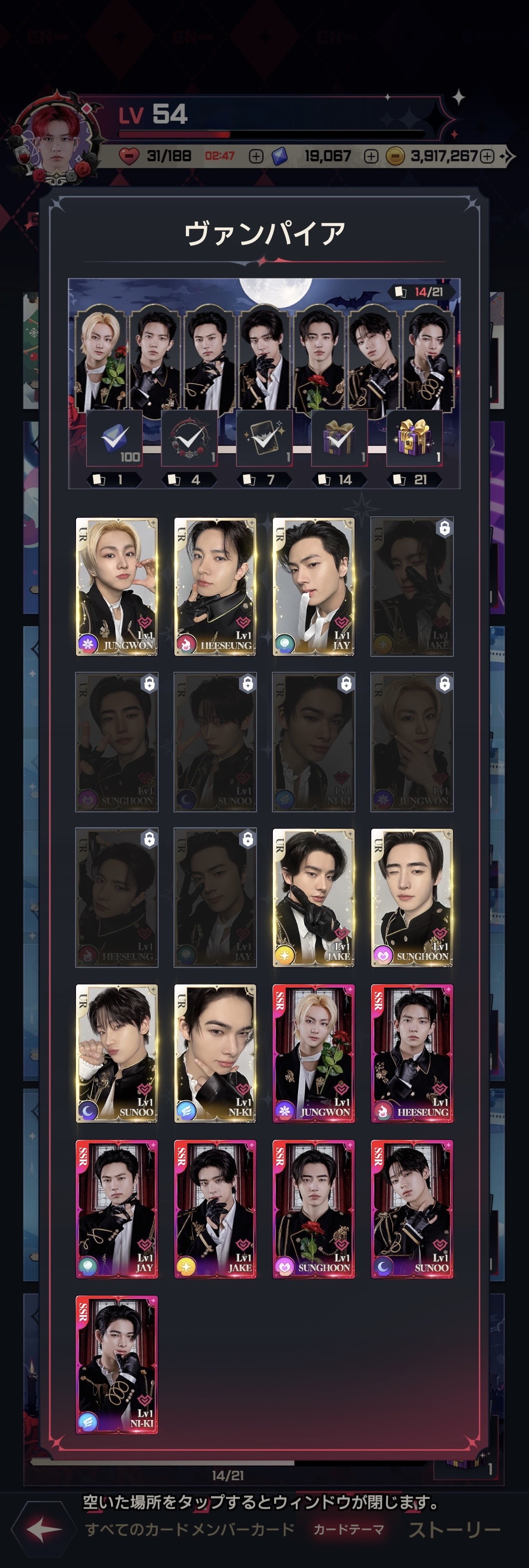The width and height of the screenshot is (529, 1568).
Task: Select the SSR Ni-Ki card
Action: point(116,1364)
